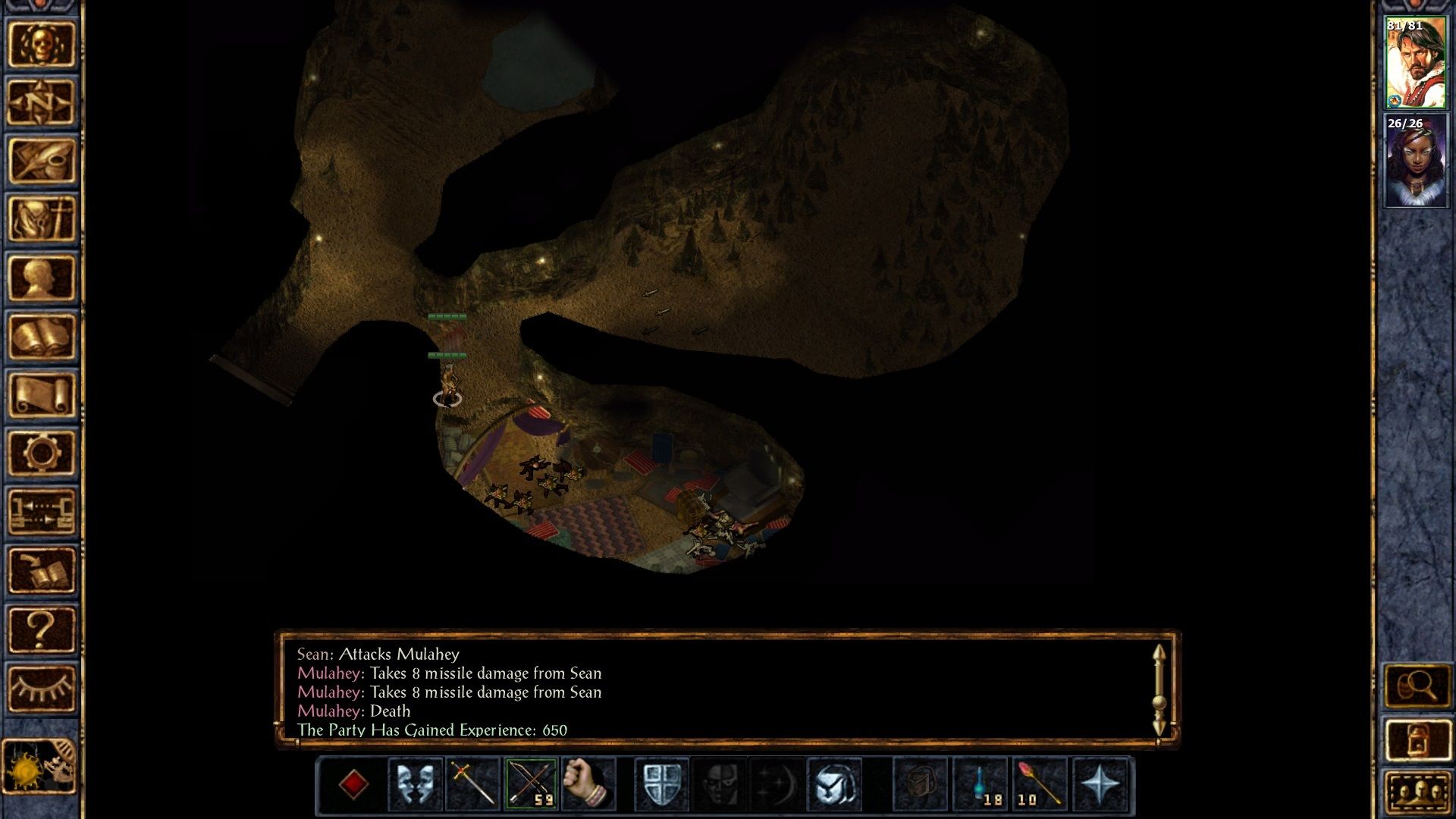1456x819 pixels.
Task: Equip the sword weapon slot
Action: coord(473,783)
